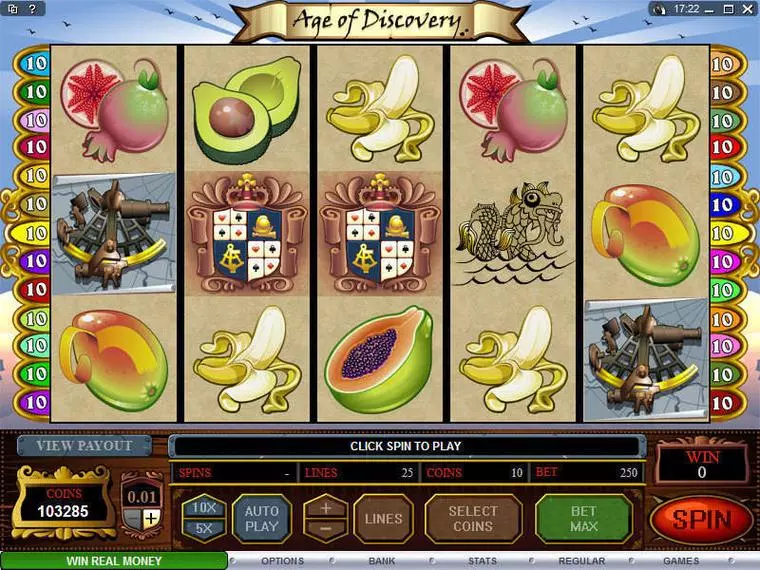This screenshot has width=760, height=570.
Task: Start Auto Play
Action: tap(262, 518)
